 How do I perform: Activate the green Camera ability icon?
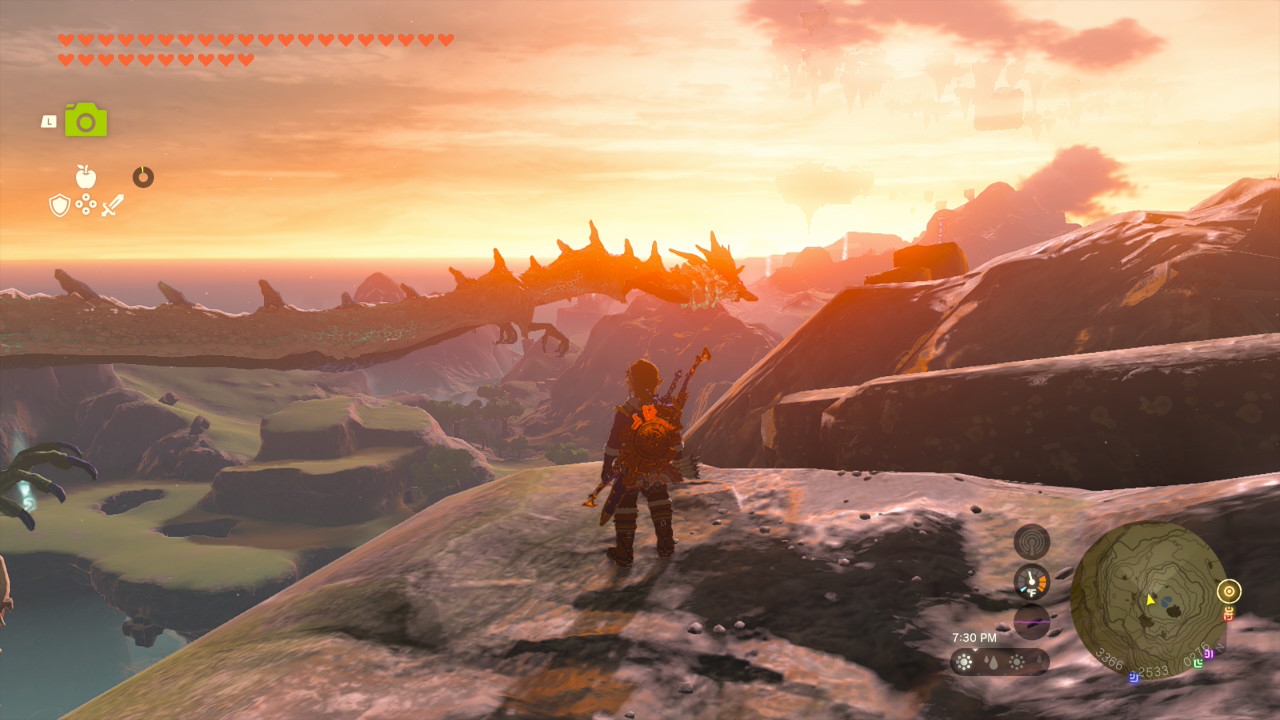tap(86, 120)
